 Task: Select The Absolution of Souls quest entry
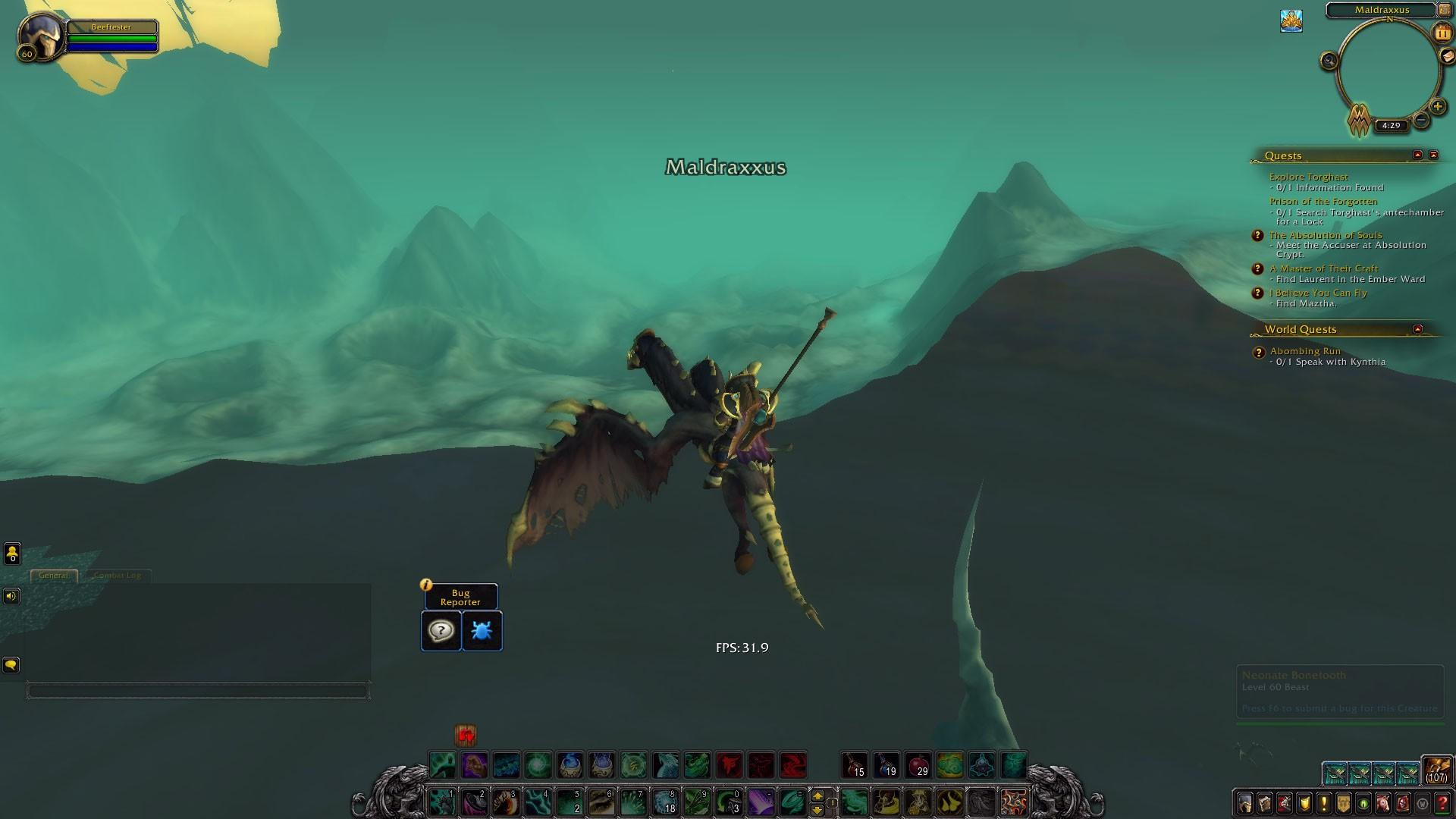(x=1326, y=235)
